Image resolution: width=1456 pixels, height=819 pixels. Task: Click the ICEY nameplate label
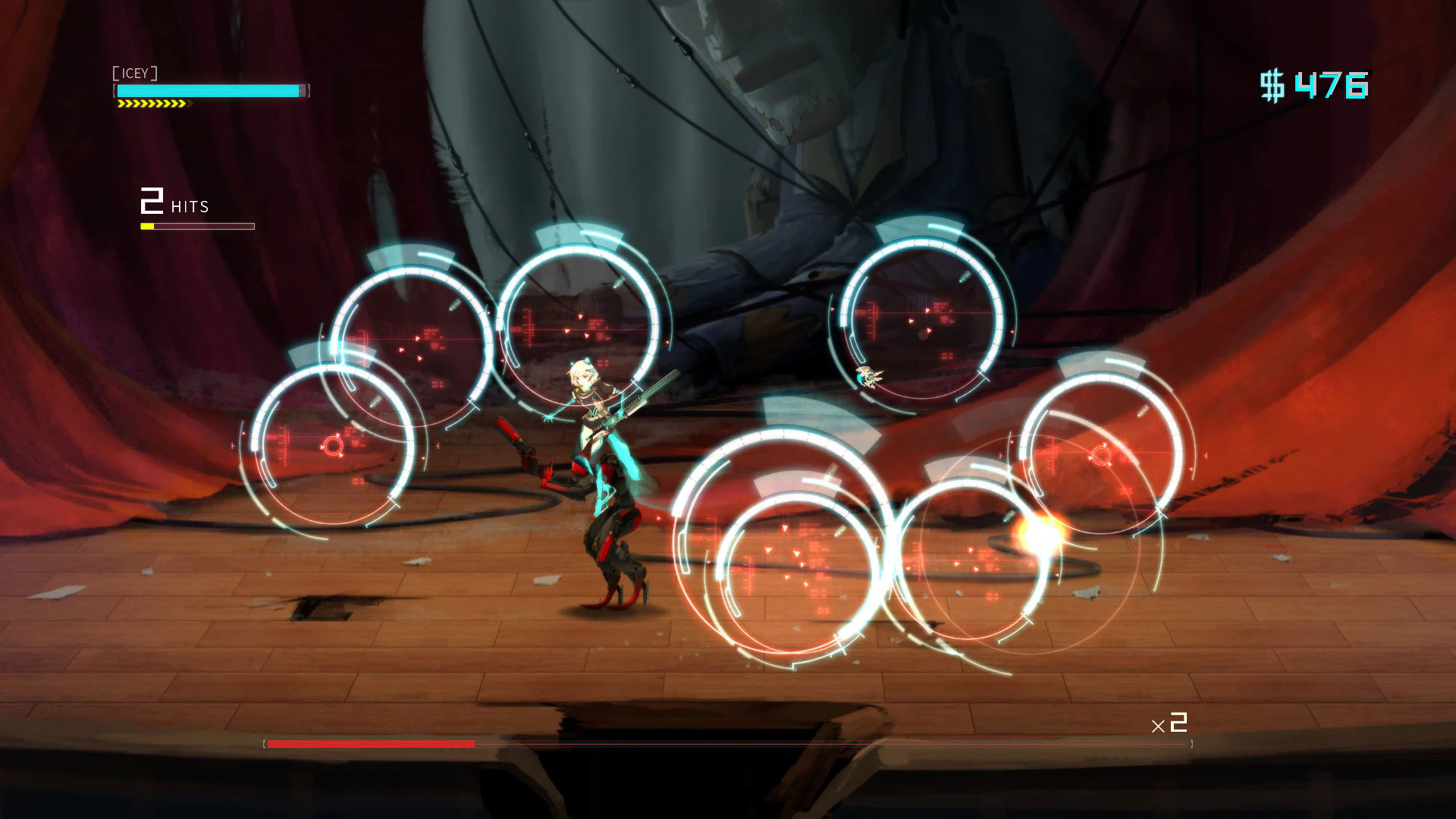pyautogui.click(x=136, y=74)
